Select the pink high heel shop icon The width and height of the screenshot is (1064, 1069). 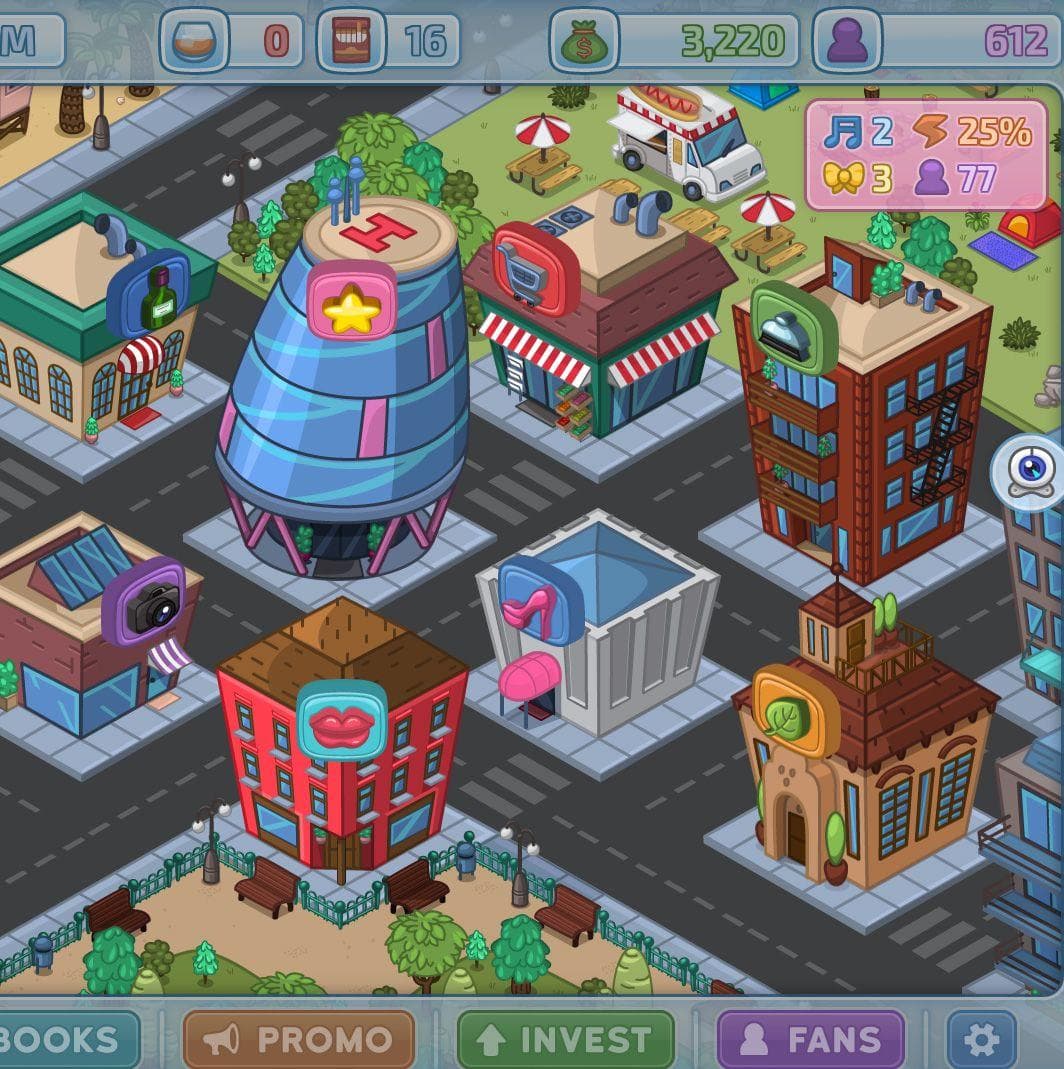(x=540, y=601)
